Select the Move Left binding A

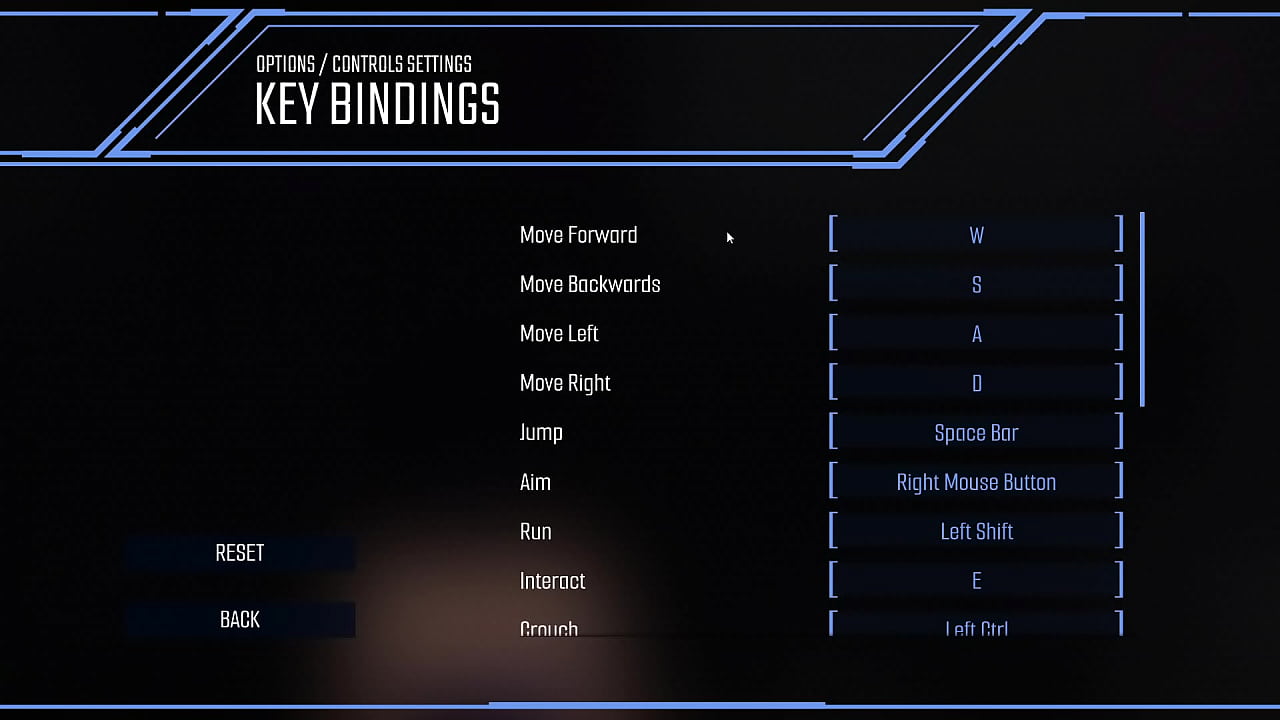coord(976,334)
